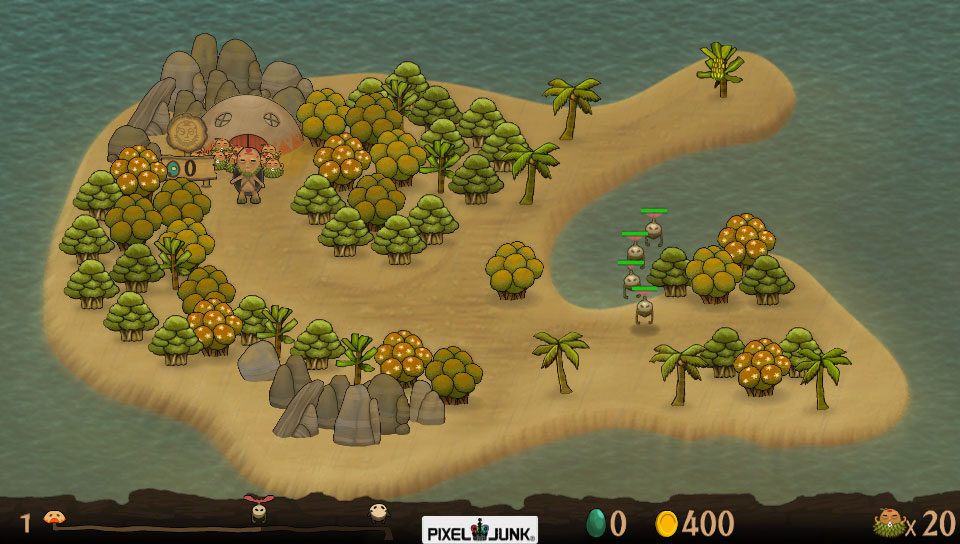Click the winged enemy wave marker
The height and width of the screenshot is (544, 960).
pyautogui.click(x=258, y=510)
